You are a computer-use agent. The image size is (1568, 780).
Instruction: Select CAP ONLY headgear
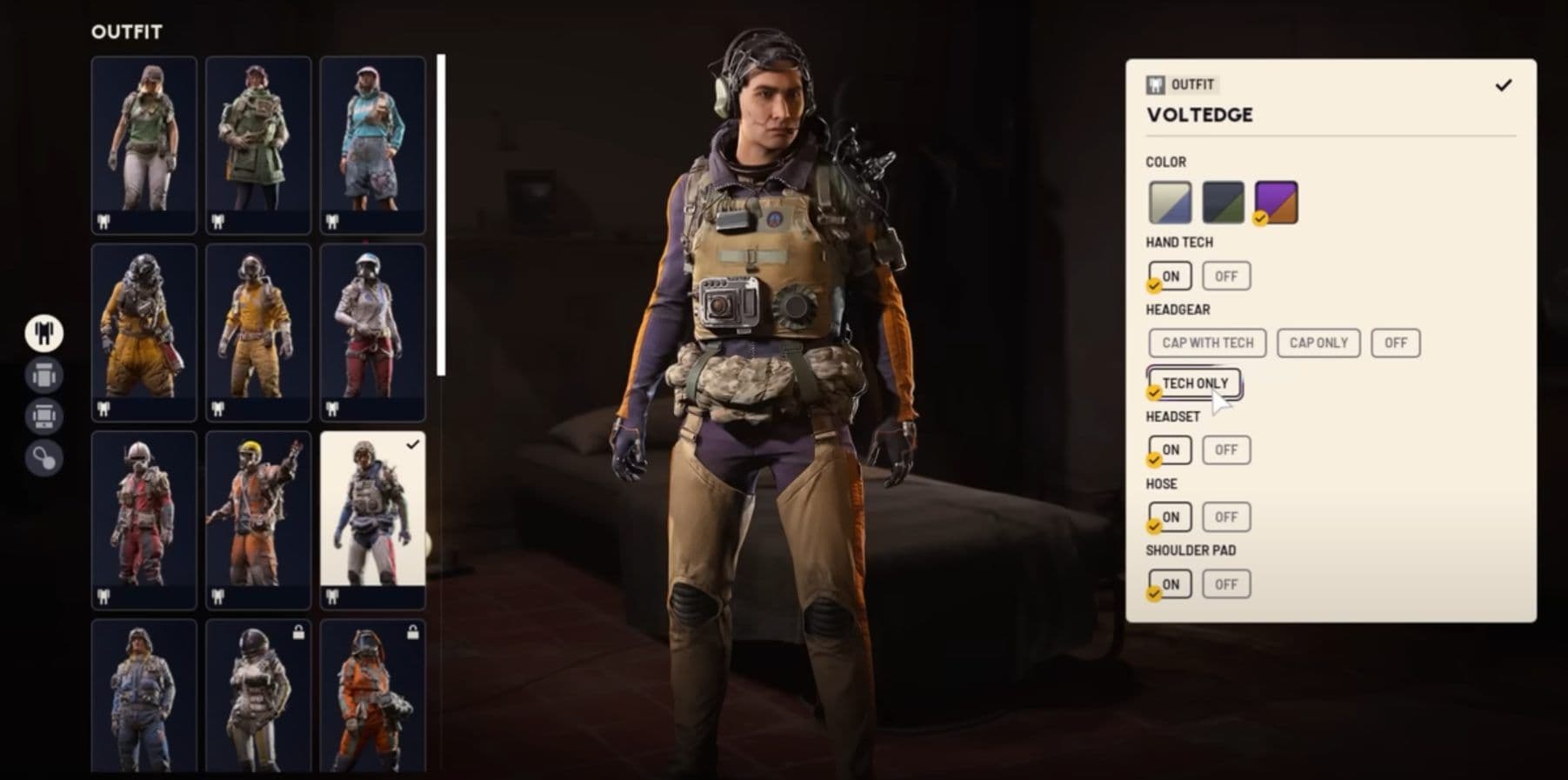pyautogui.click(x=1318, y=343)
